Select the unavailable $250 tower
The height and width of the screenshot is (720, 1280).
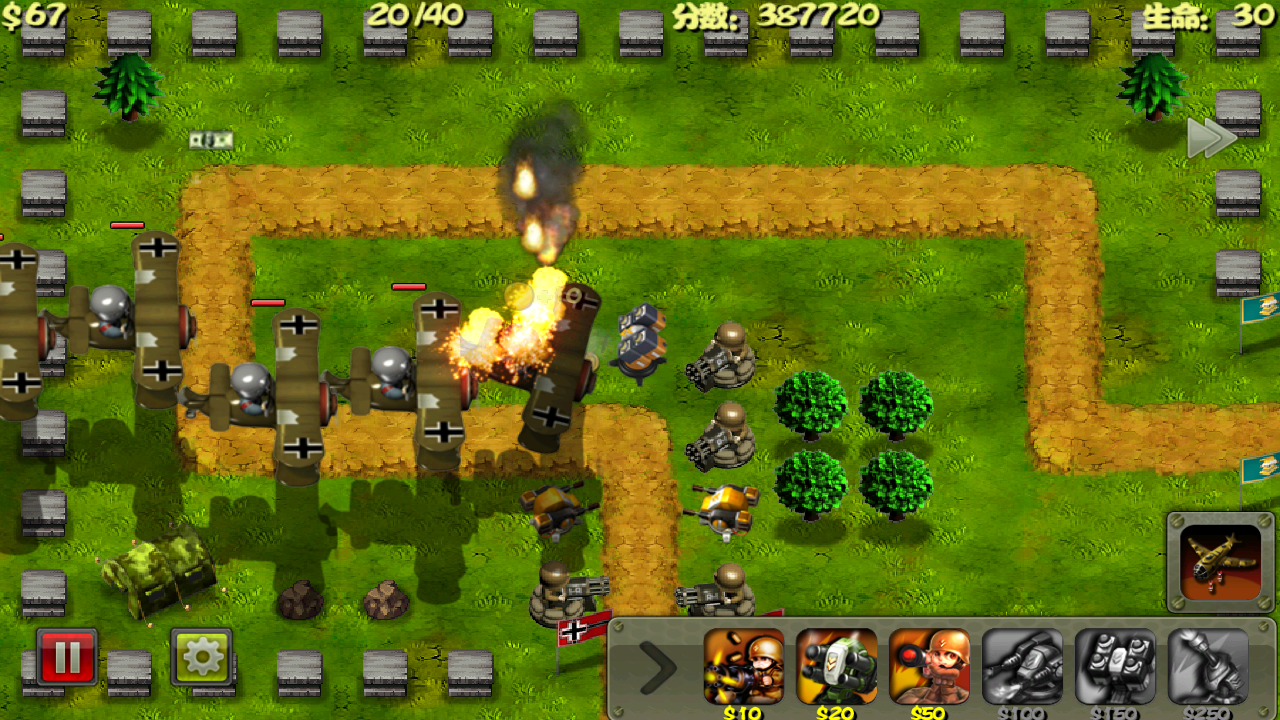pos(1208,667)
